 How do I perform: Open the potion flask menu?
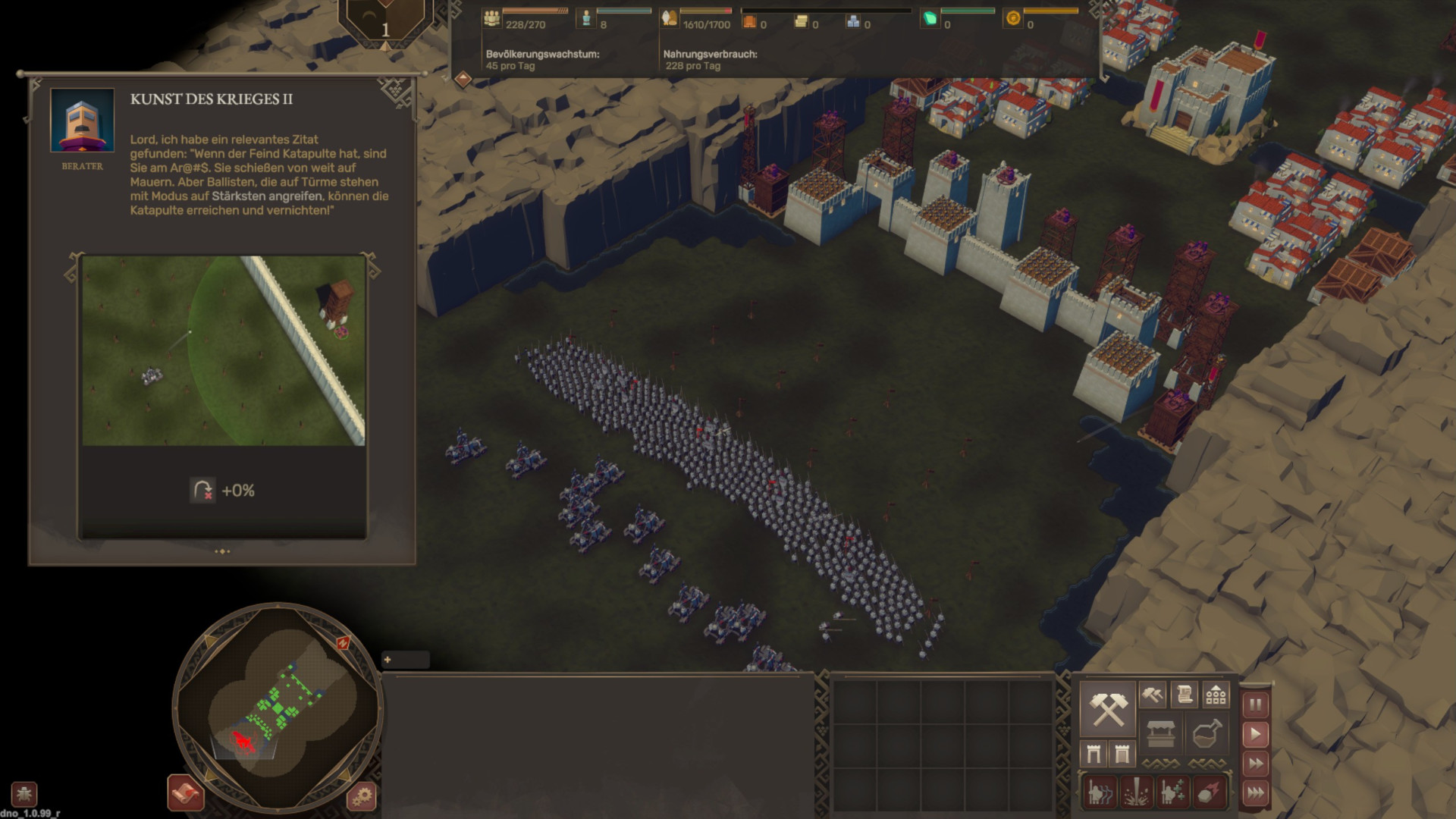1207,733
